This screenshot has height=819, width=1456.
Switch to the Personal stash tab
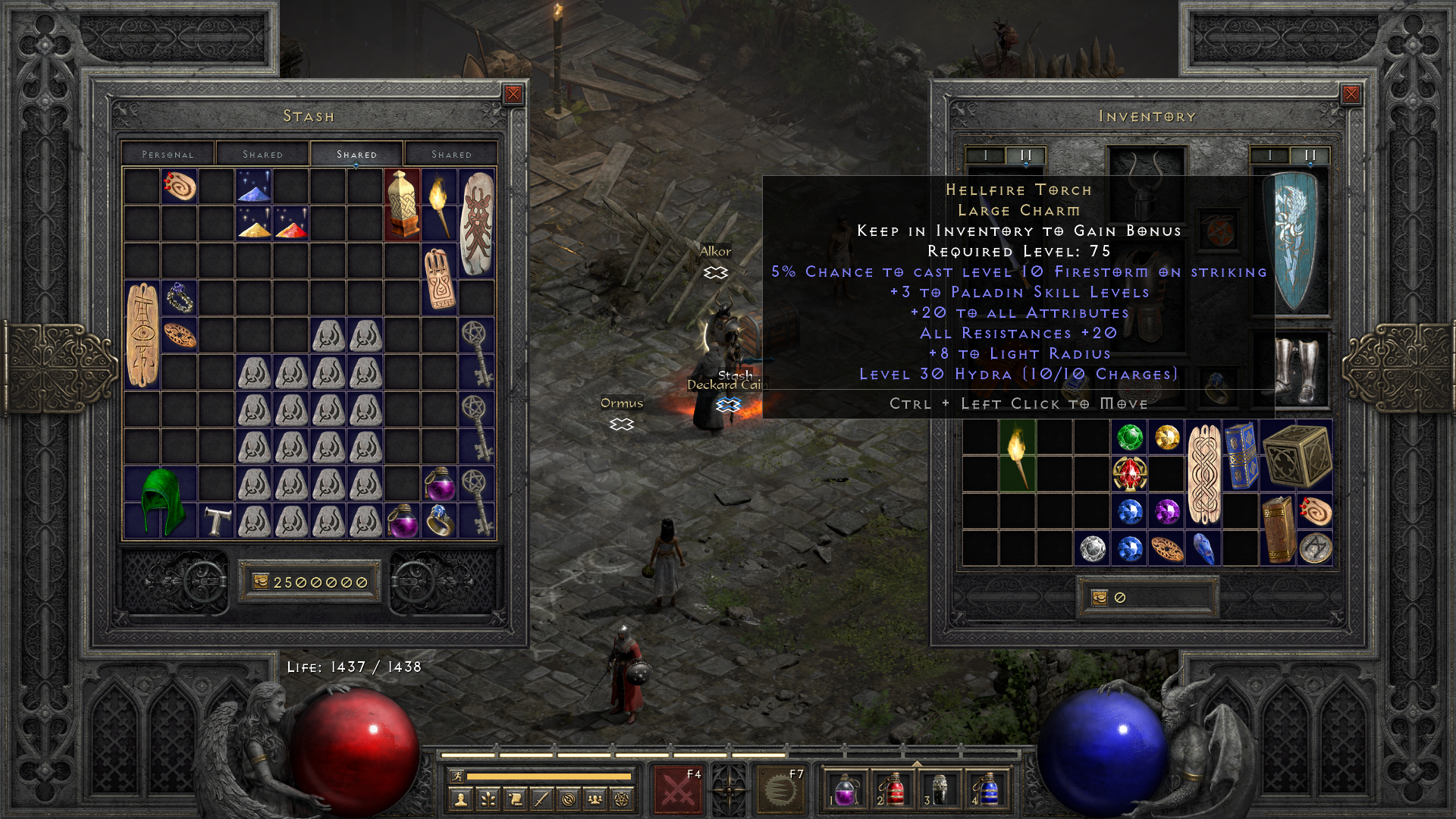pyautogui.click(x=168, y=154)
